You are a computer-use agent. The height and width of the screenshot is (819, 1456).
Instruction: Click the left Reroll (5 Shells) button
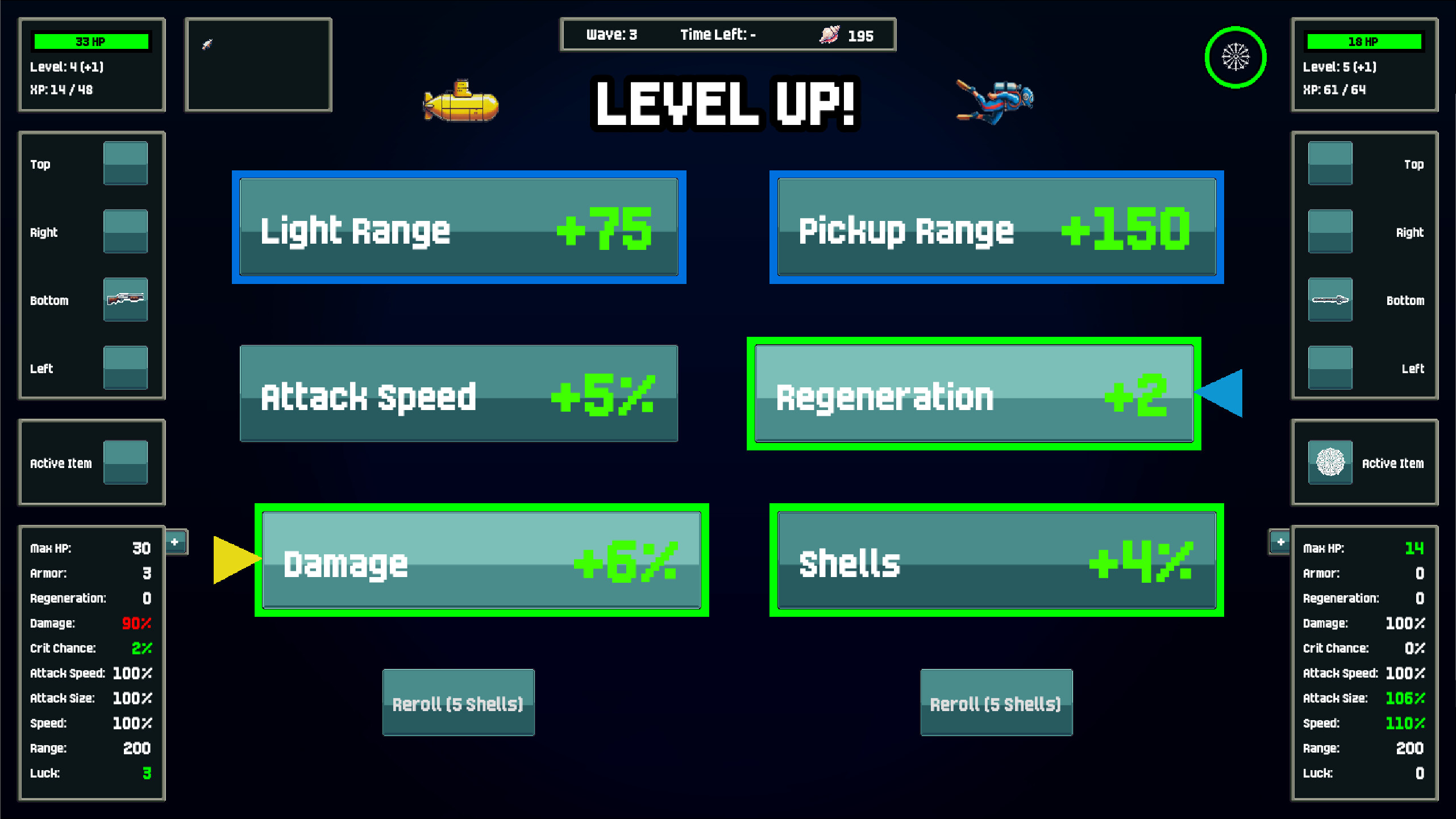[458, 703]
